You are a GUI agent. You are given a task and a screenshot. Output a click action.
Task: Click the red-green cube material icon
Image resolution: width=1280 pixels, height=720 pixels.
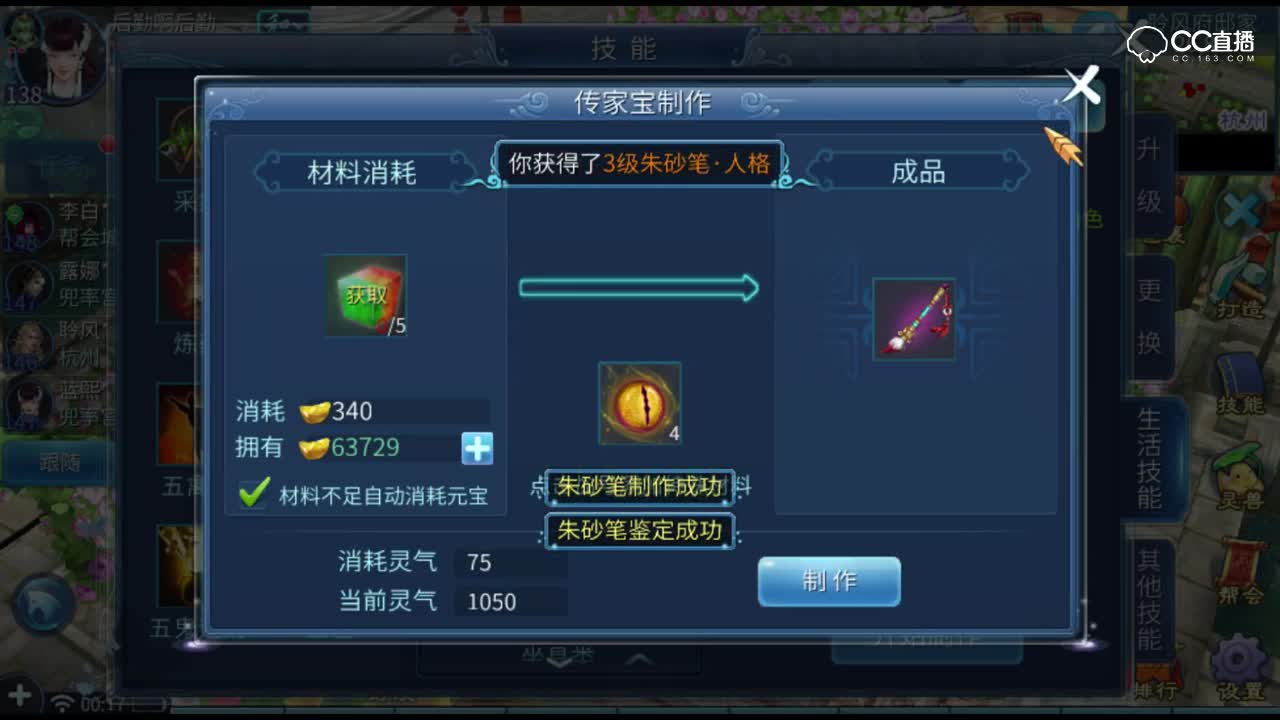[x=365, y=298]
